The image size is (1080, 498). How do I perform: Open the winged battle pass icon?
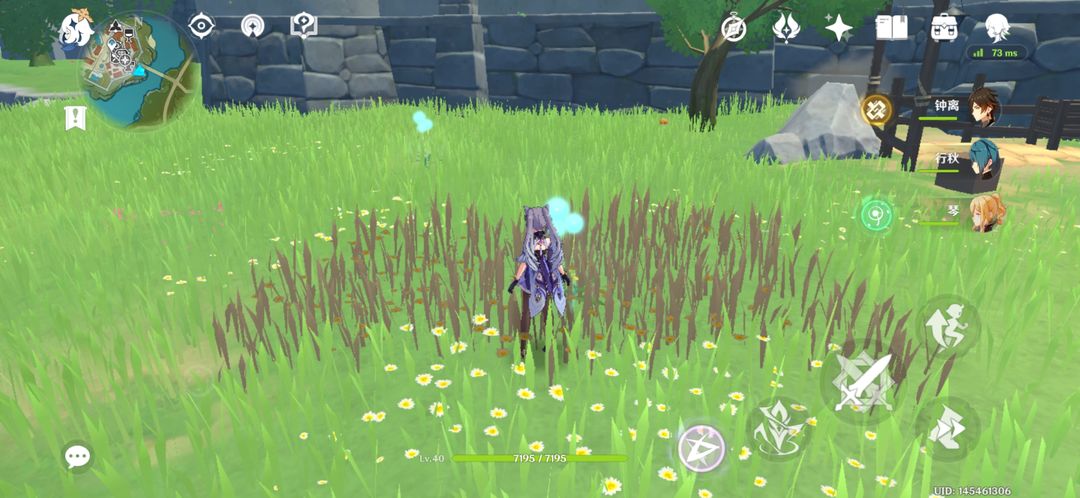click(x=786, y=27)
